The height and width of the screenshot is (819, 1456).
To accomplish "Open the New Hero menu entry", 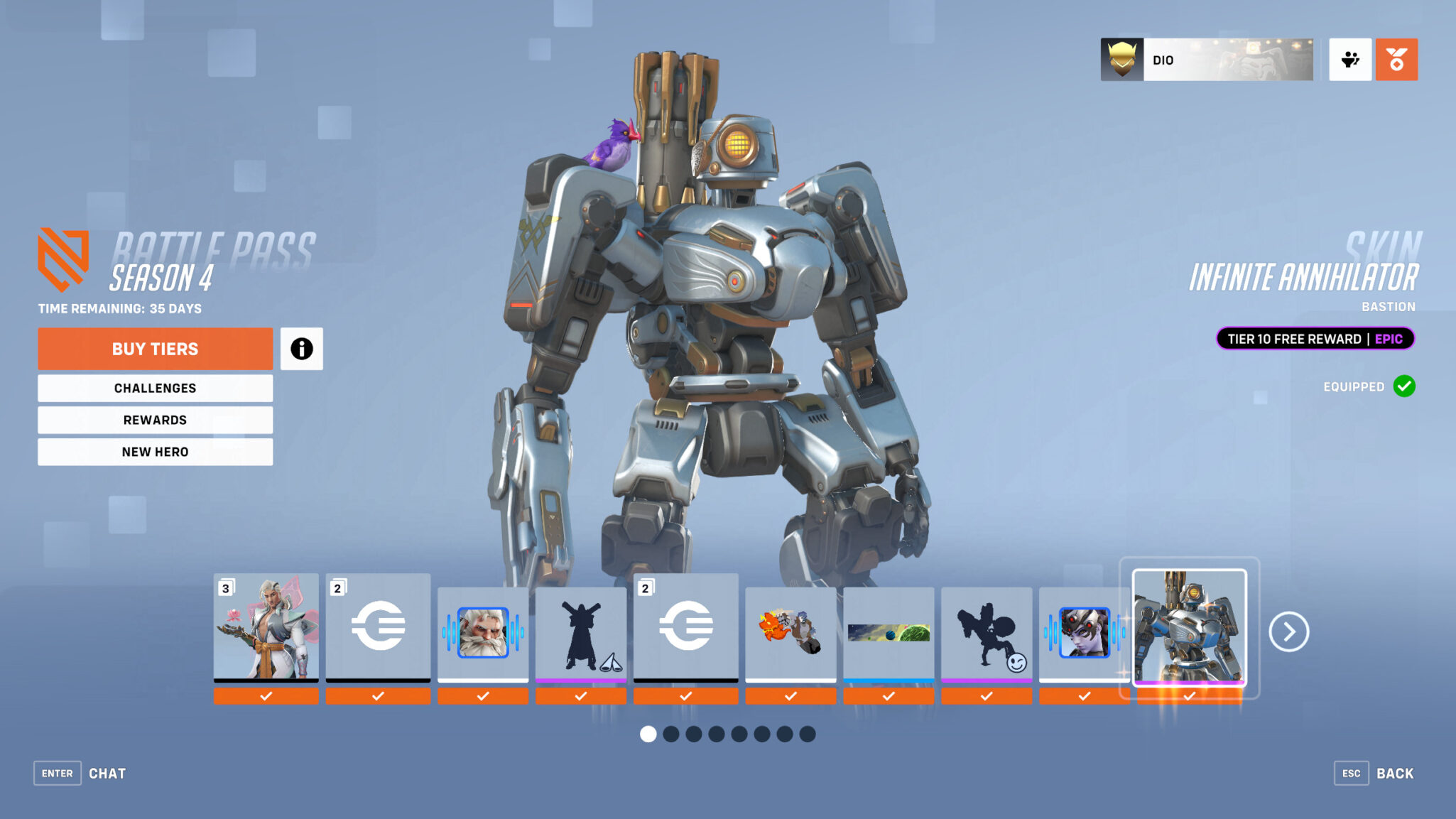I will 155,451.
